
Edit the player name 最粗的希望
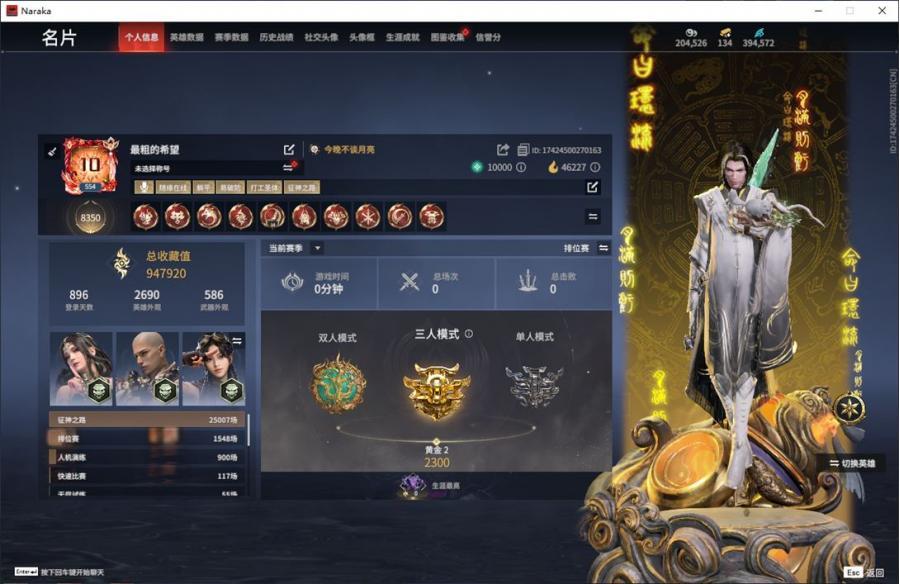click(x=289, y=150)
